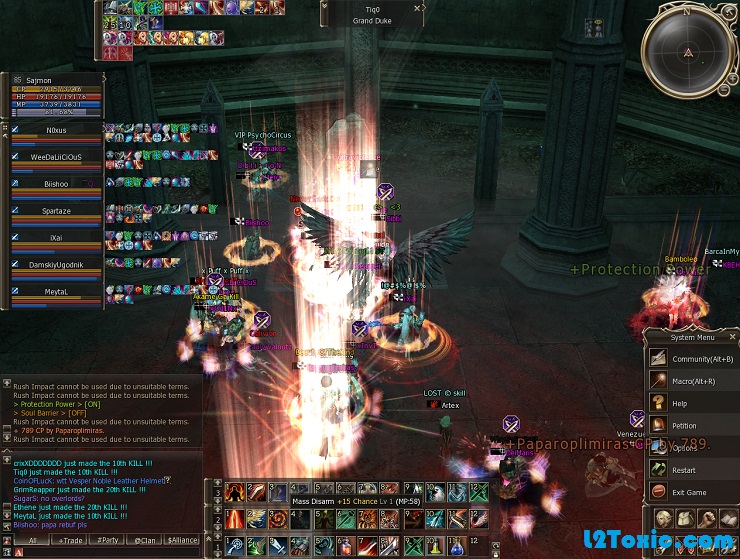
Task: Click Exit Game
Action: pyautogui.click(x=688, y=492)
